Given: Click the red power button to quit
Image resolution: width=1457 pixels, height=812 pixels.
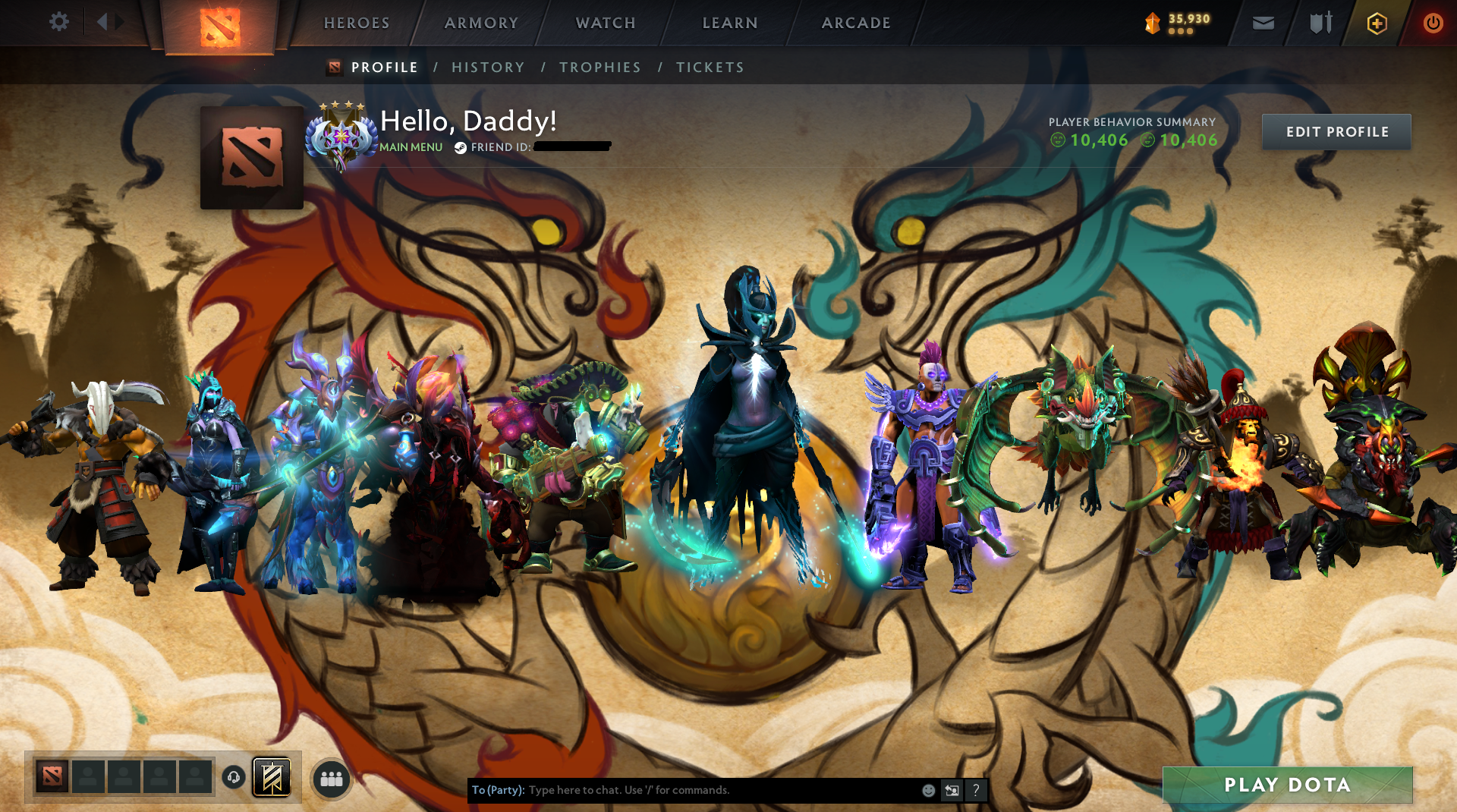Looking at the screenshot, I should 1433,23.
